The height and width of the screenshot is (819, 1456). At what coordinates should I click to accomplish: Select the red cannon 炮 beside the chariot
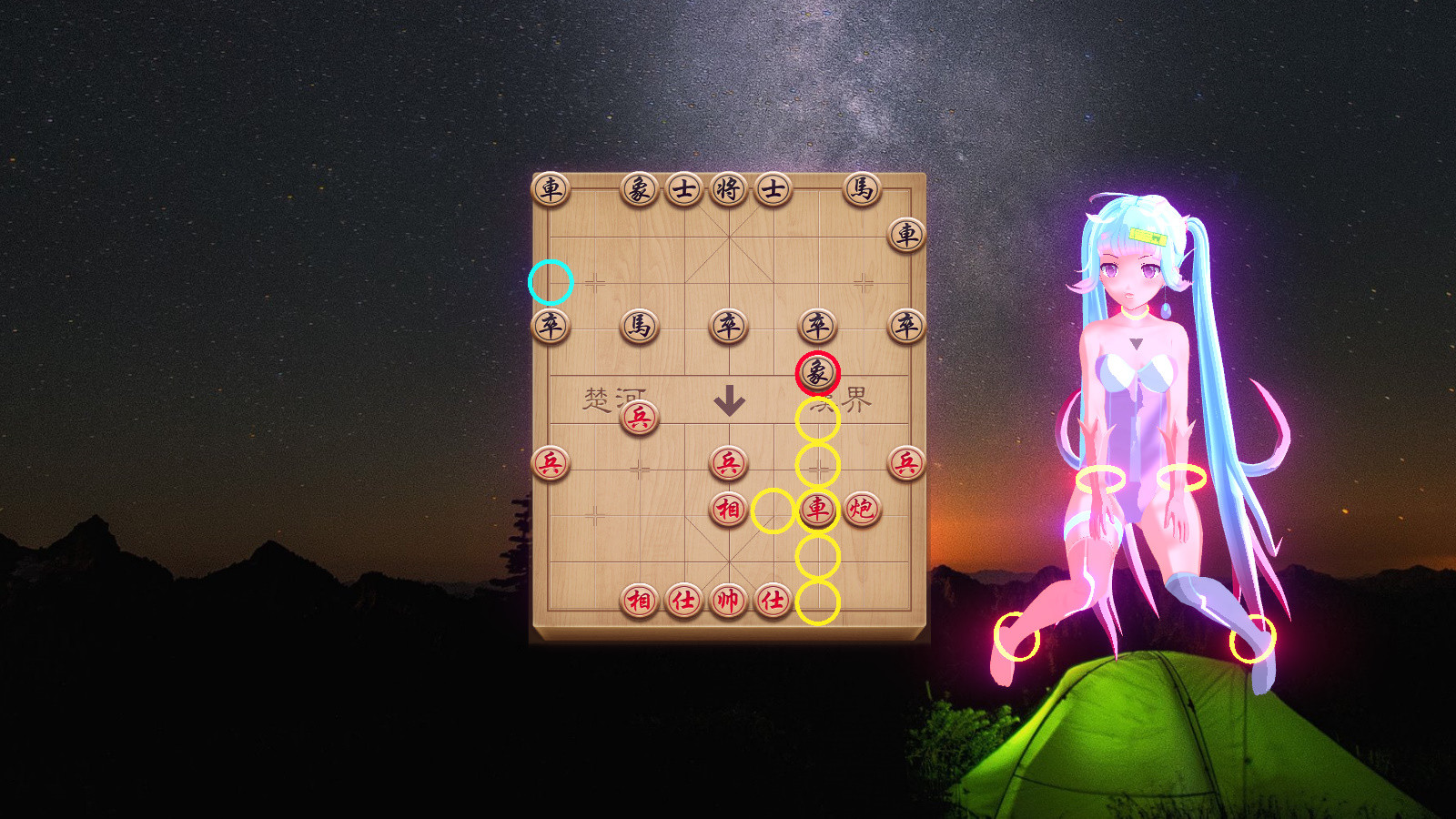(863, 511)
